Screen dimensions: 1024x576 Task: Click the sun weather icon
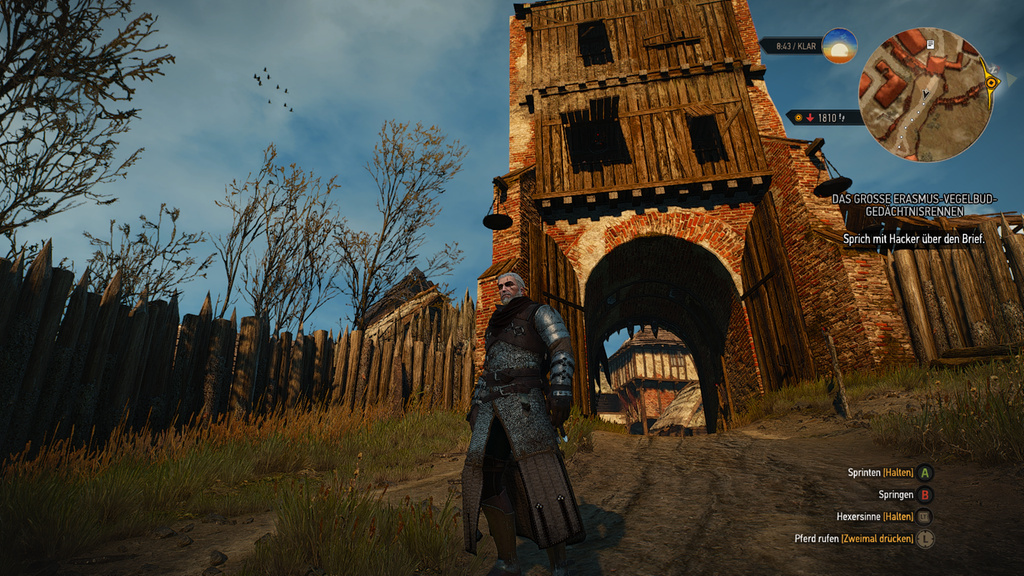(x=839, y=46)
